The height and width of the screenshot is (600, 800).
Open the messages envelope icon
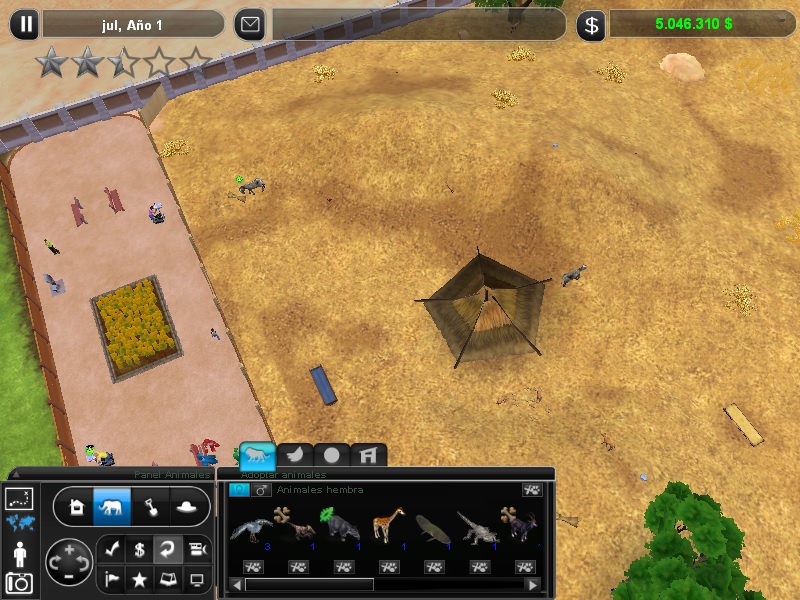(x=251, y=25)
